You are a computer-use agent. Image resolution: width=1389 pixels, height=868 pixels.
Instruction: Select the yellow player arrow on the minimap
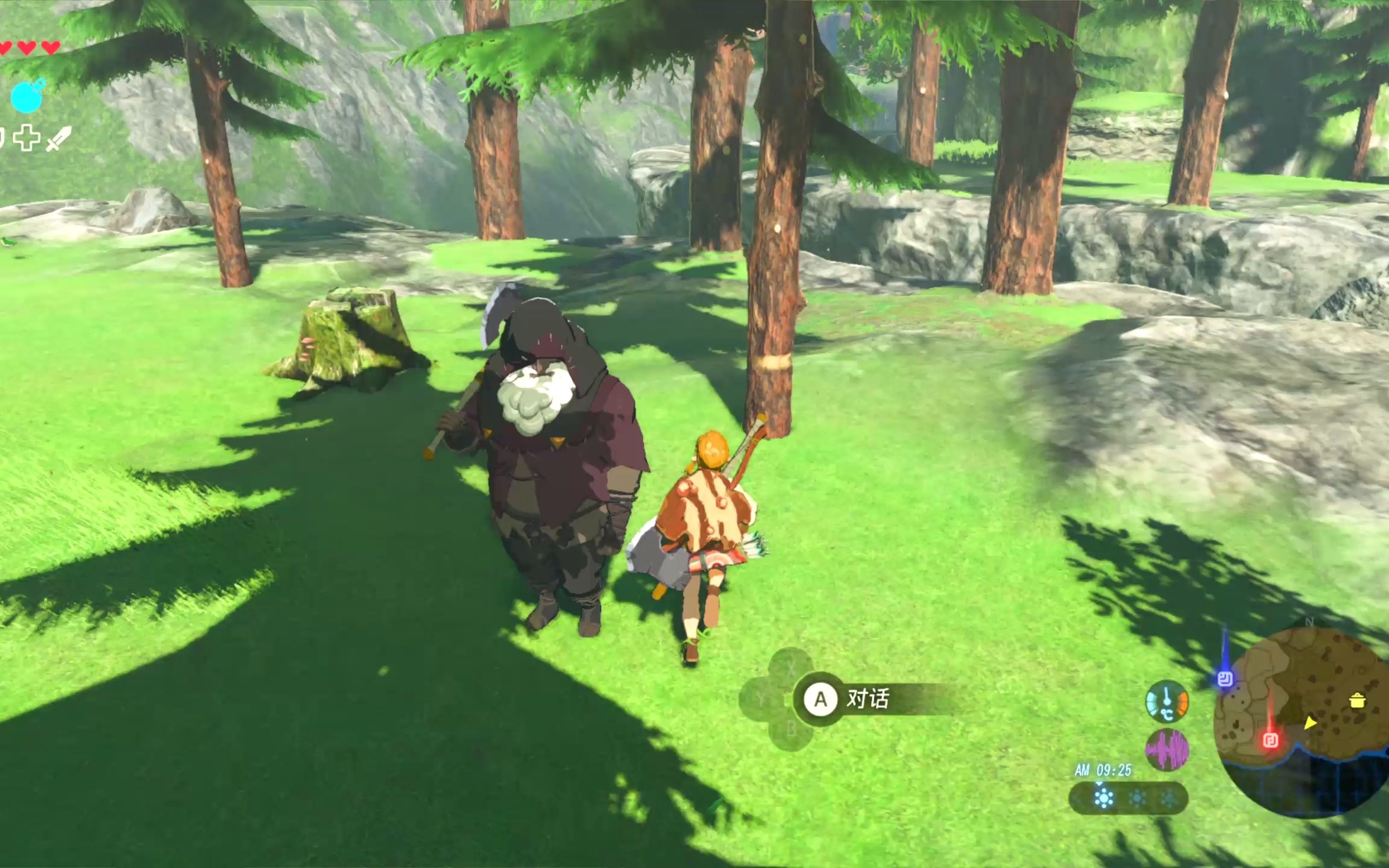(1310, 723)
